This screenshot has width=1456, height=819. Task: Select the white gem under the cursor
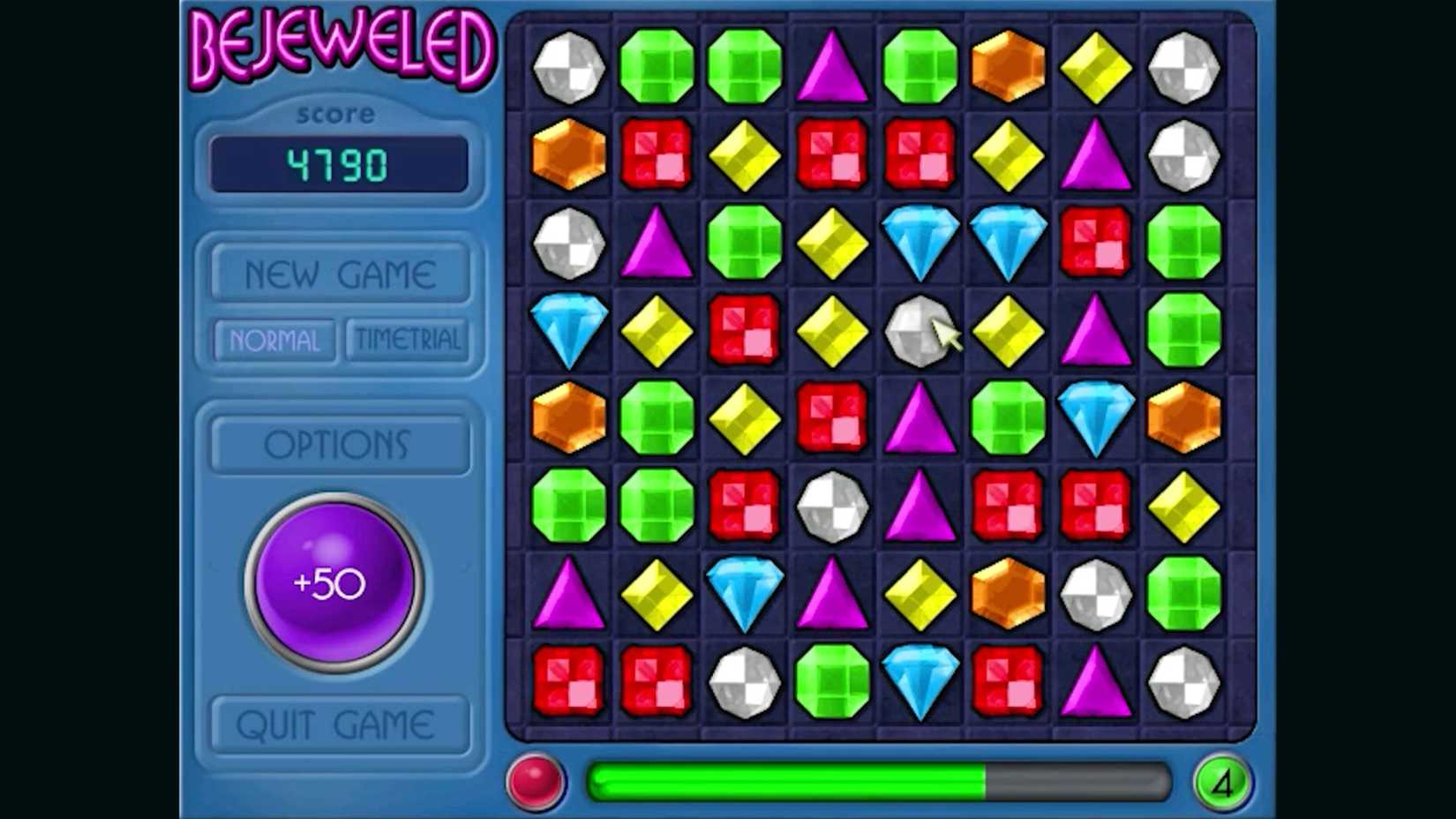tap(918, 328)
